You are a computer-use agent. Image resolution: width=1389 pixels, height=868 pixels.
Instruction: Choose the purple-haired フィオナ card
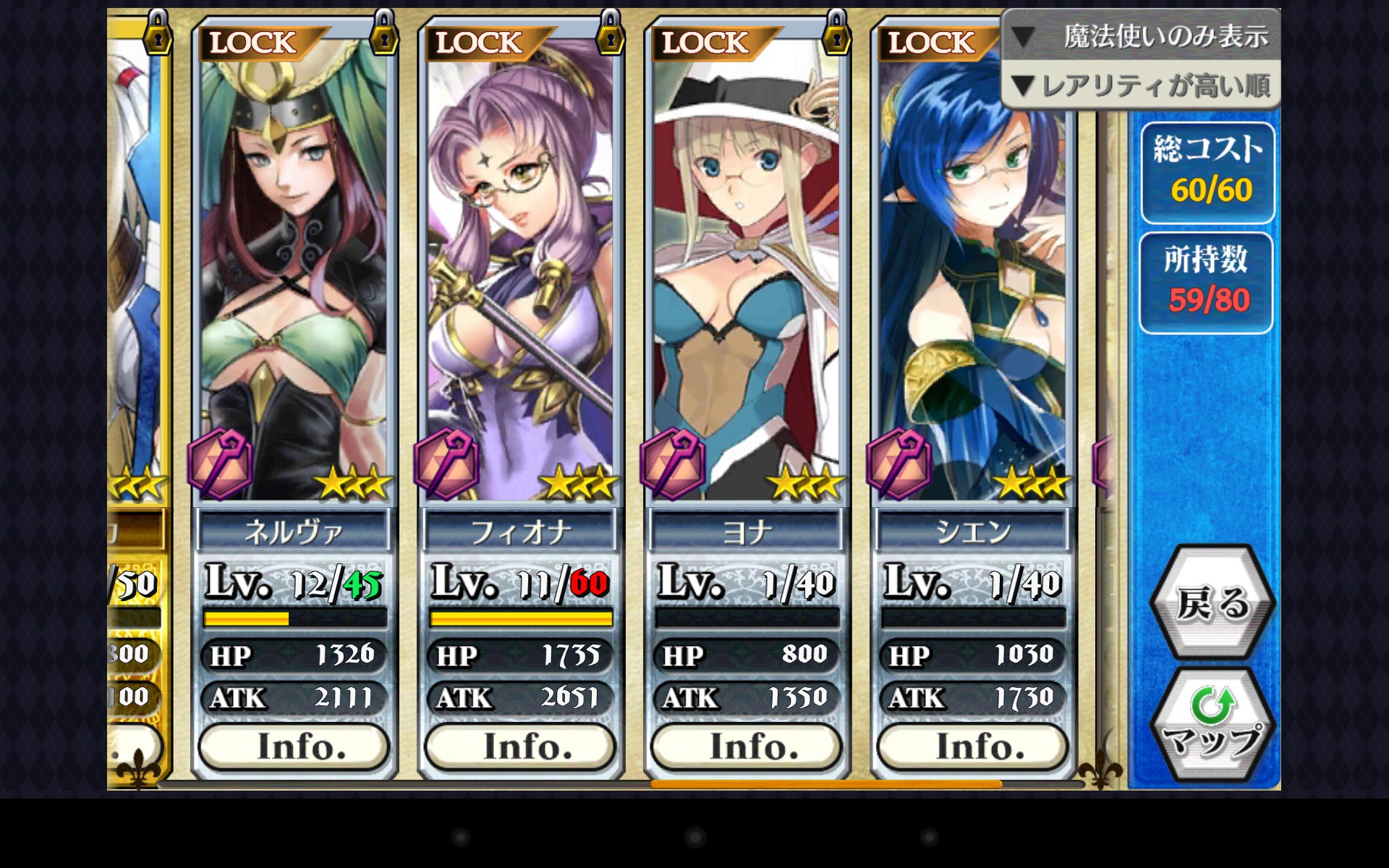520,275
